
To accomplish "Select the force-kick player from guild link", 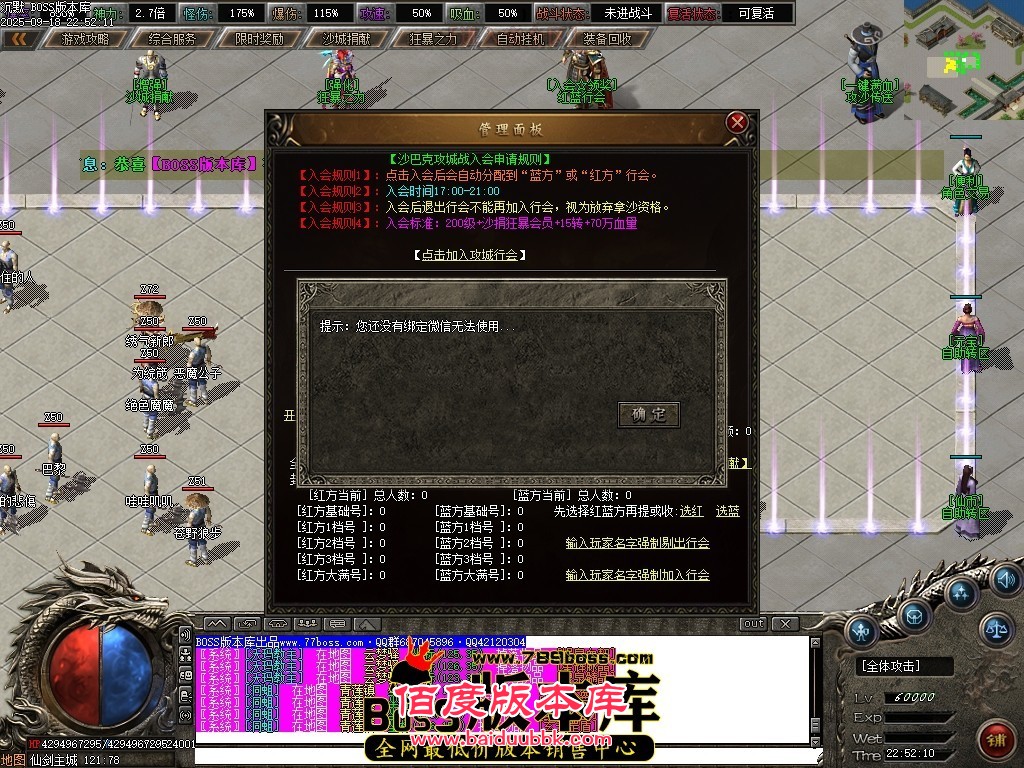I will pos(637,543).
